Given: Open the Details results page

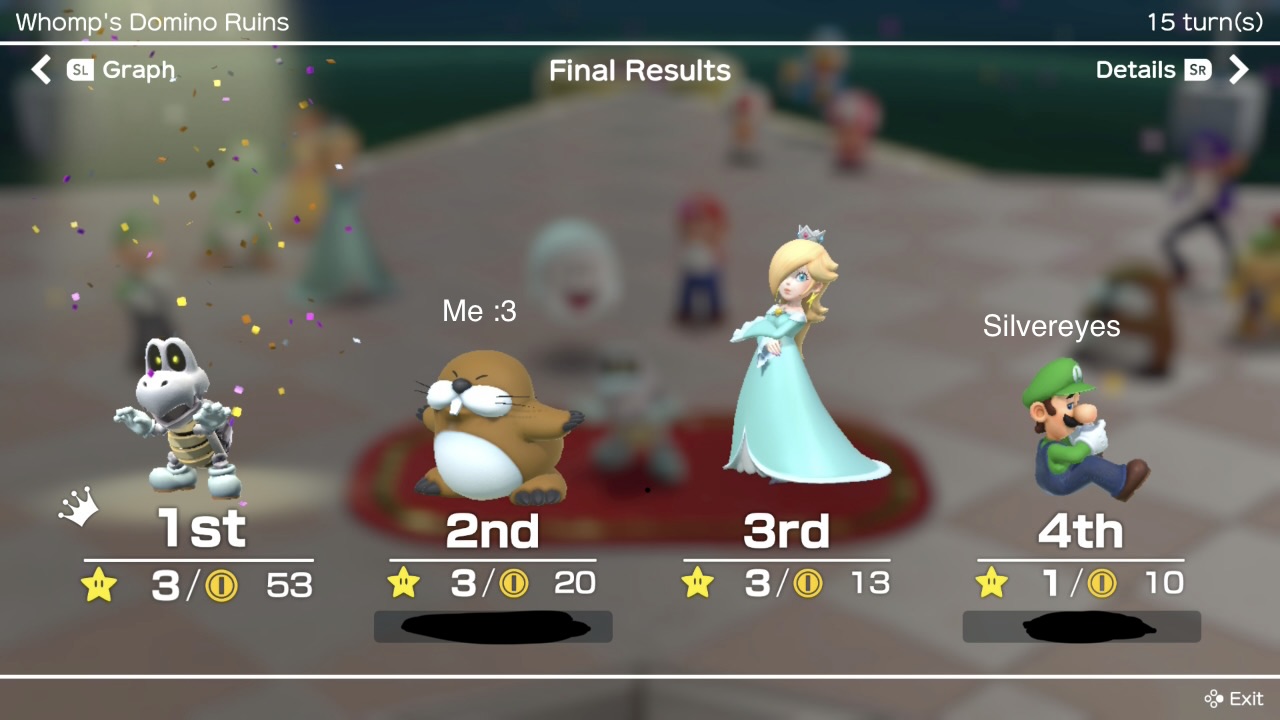Looking at the screenshot, I should click(1135, 70).
